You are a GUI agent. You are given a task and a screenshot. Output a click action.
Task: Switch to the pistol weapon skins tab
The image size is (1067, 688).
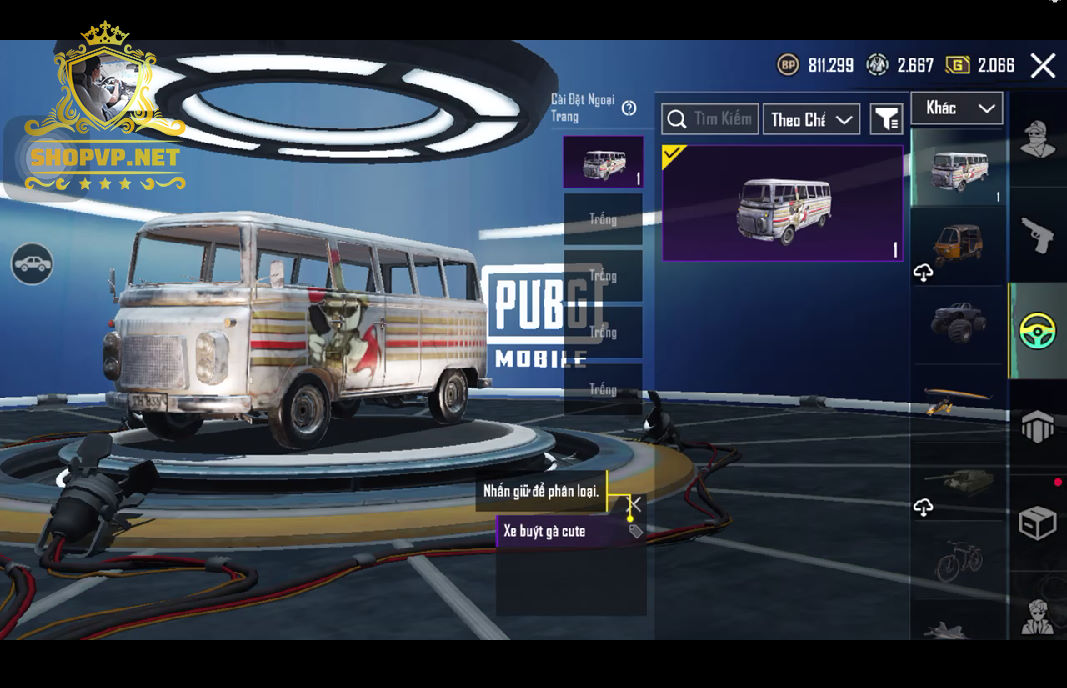pyautogui.click(x=1037, y=234)
